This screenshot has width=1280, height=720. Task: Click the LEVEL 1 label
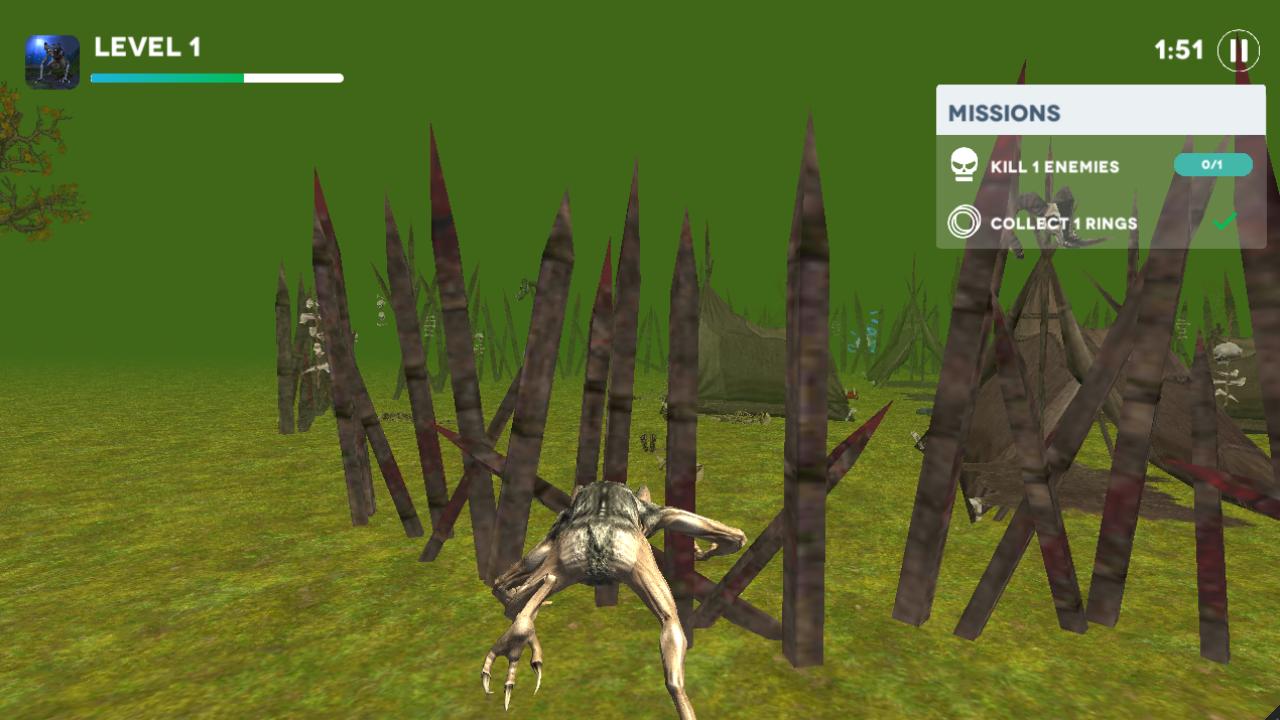[x=146, y=44]
